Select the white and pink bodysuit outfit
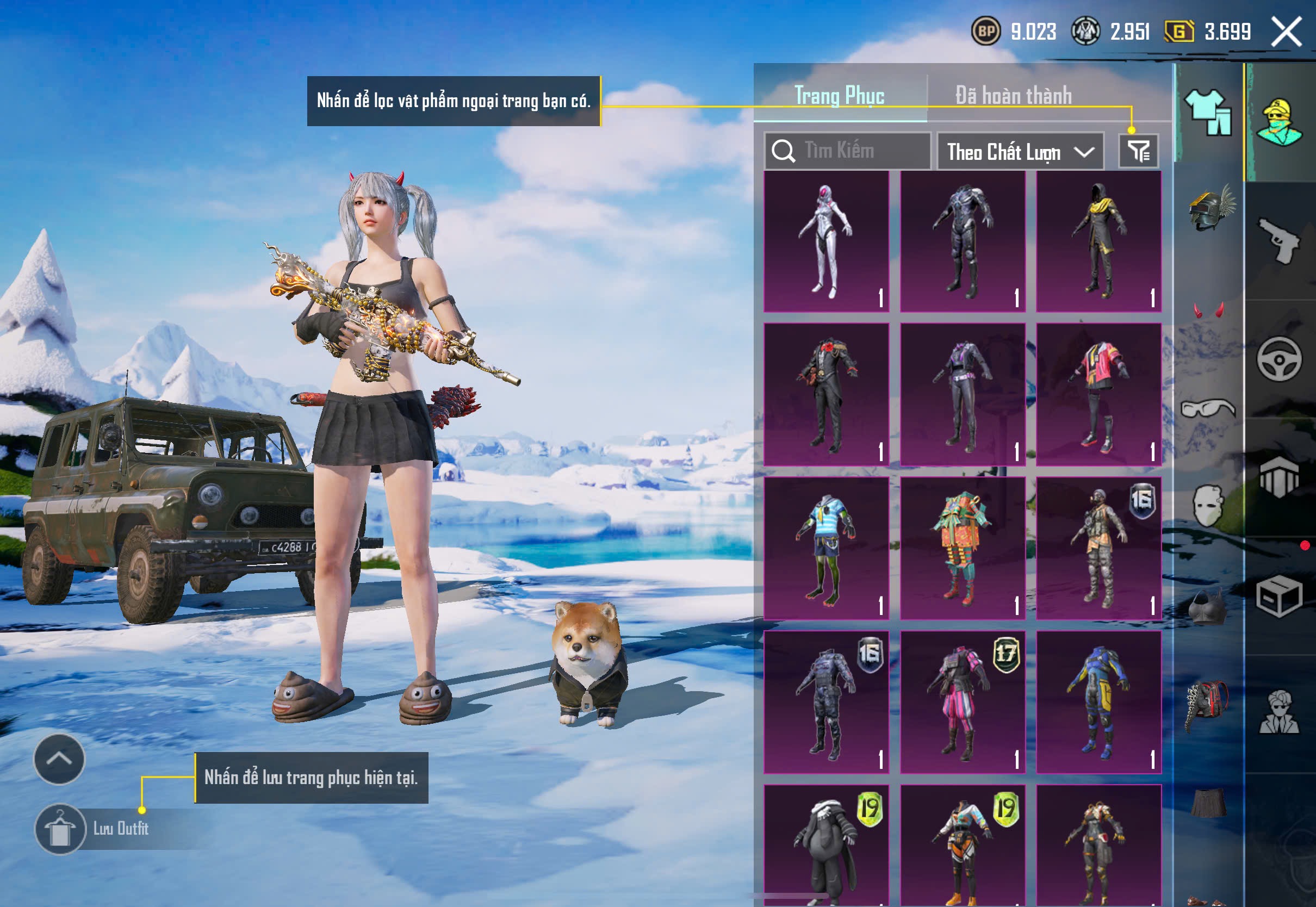 tap(826, 241)
